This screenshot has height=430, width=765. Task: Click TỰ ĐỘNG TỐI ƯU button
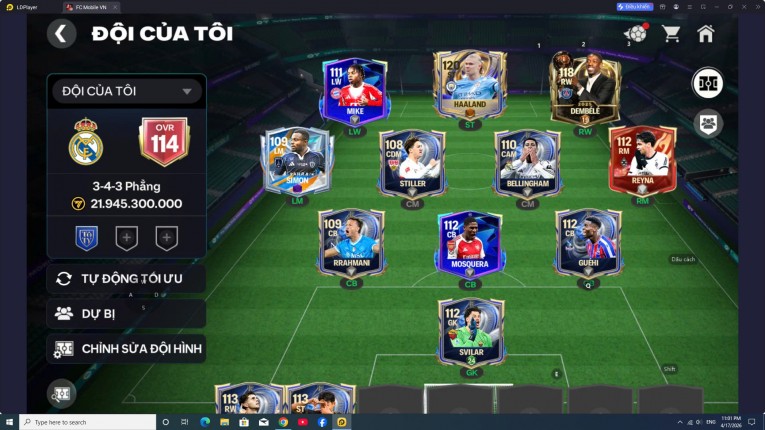click(126, 278)
